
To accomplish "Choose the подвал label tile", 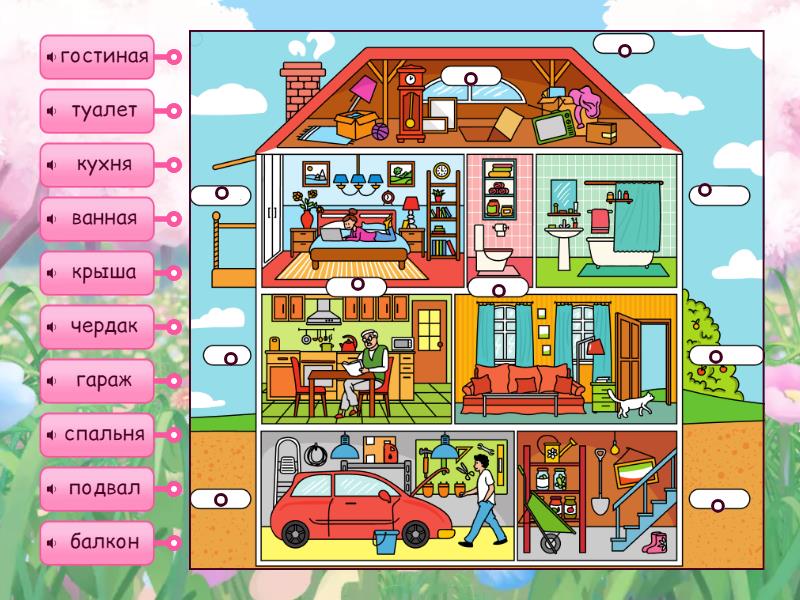I will 103,489.
